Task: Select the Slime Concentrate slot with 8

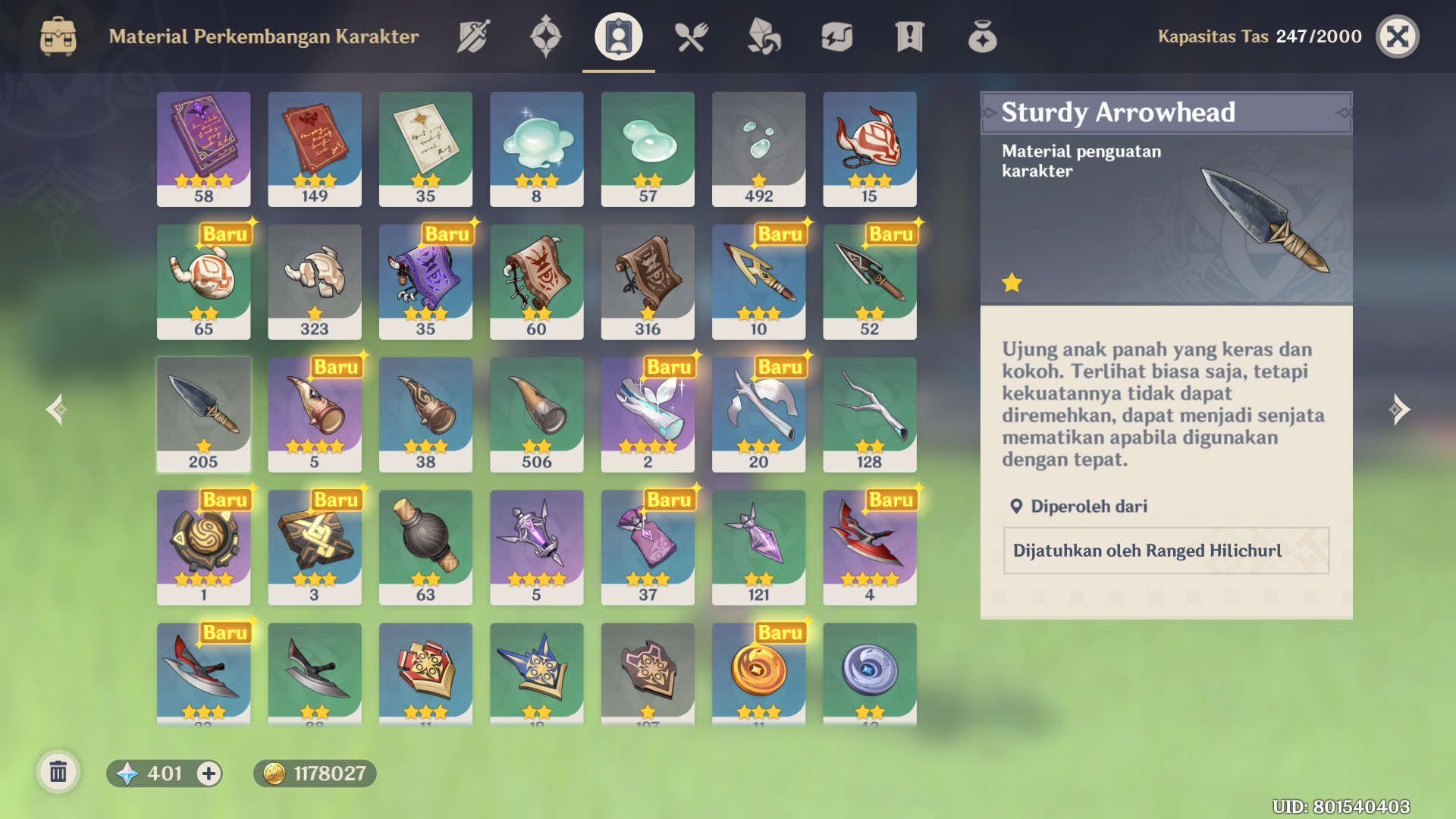Action: pyautogui.click(x=536, y=149)
